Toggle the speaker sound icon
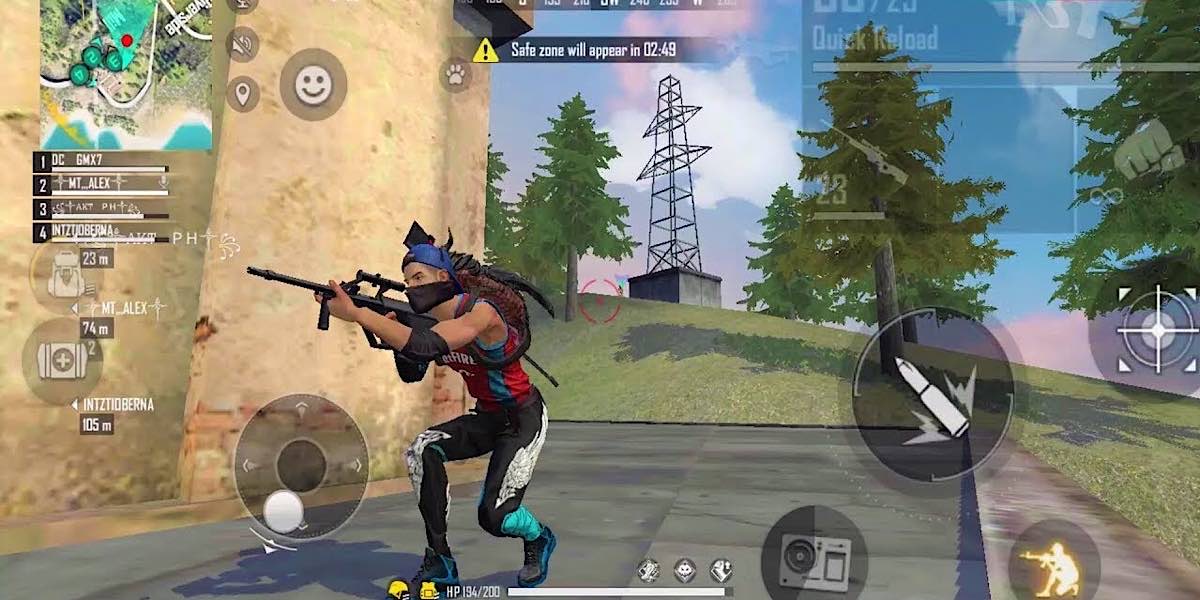The image size is (1200, 600). (242, 44)
